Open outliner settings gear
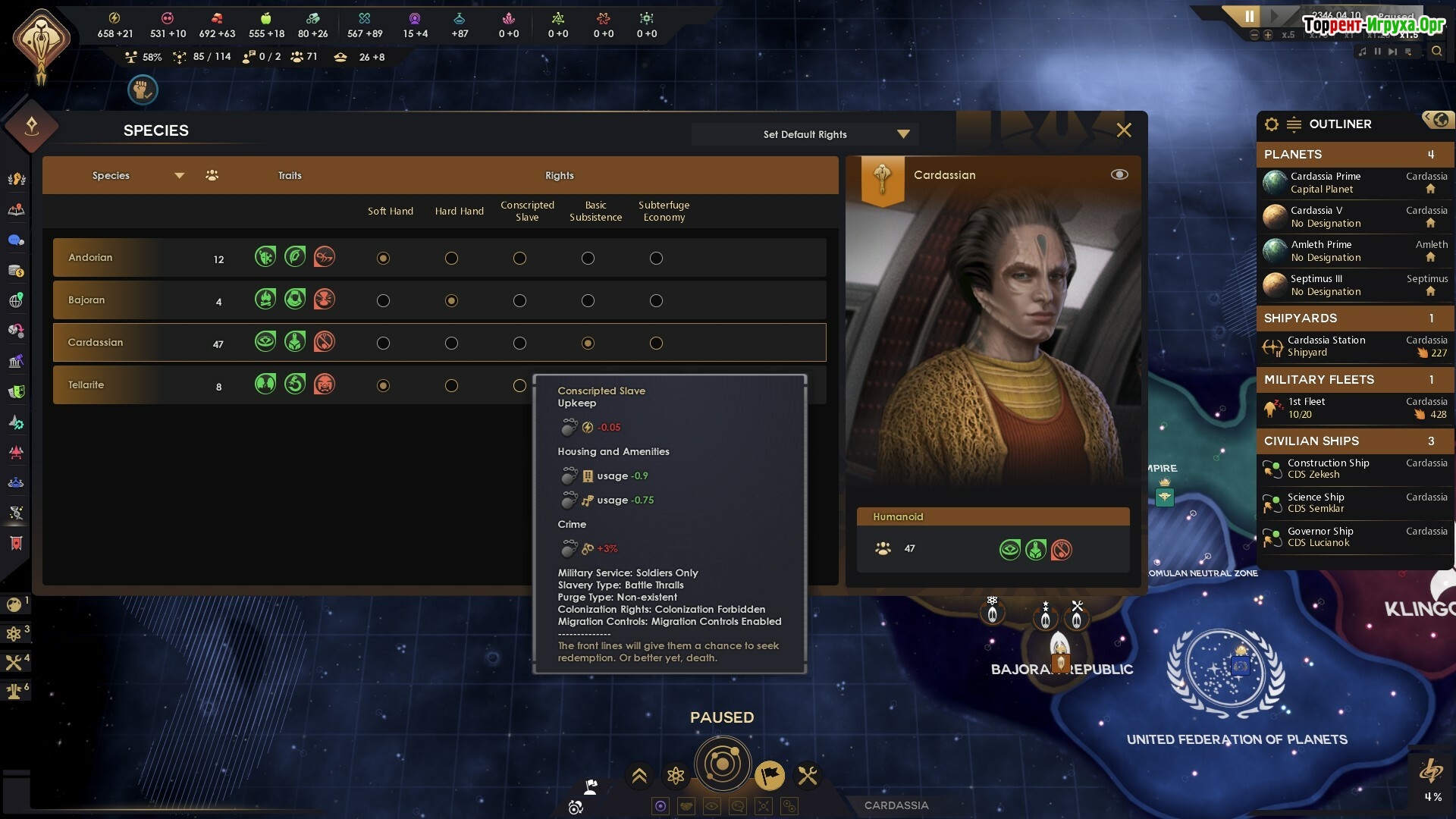This screenshot has width=1456, height=819. [1272, 124]
